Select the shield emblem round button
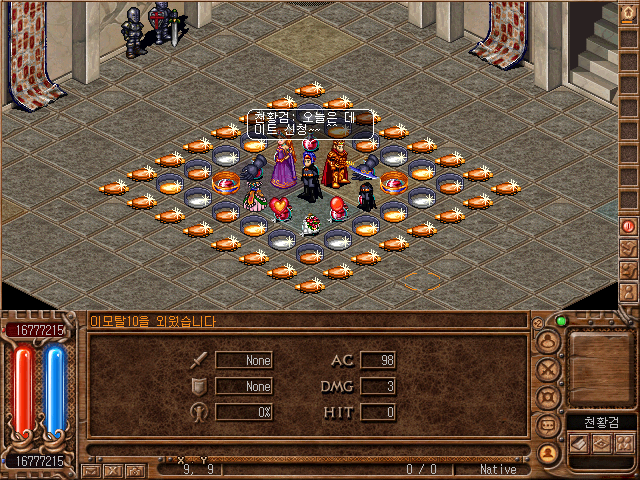Image resolution: width=640 pixels, height=480 pixels. [547, 397]
